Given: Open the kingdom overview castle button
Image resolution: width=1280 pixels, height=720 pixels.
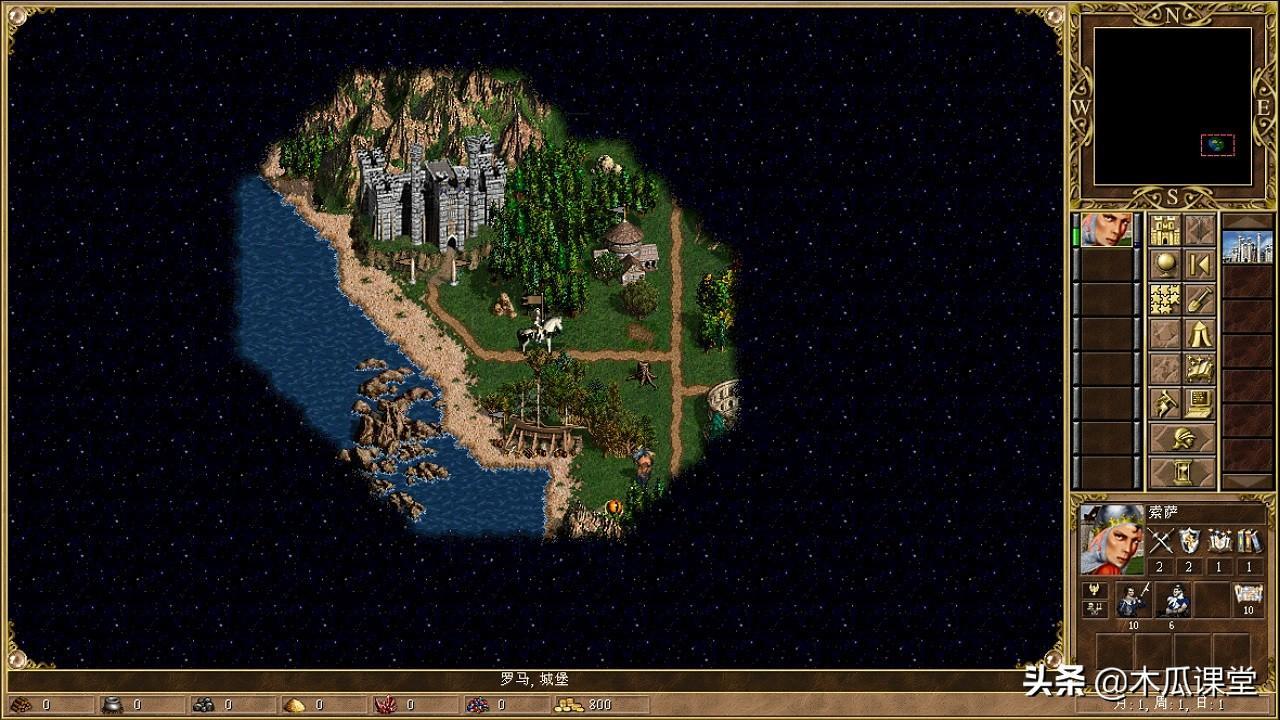Looking at the screenshot, I should (x=1164, y=230).
